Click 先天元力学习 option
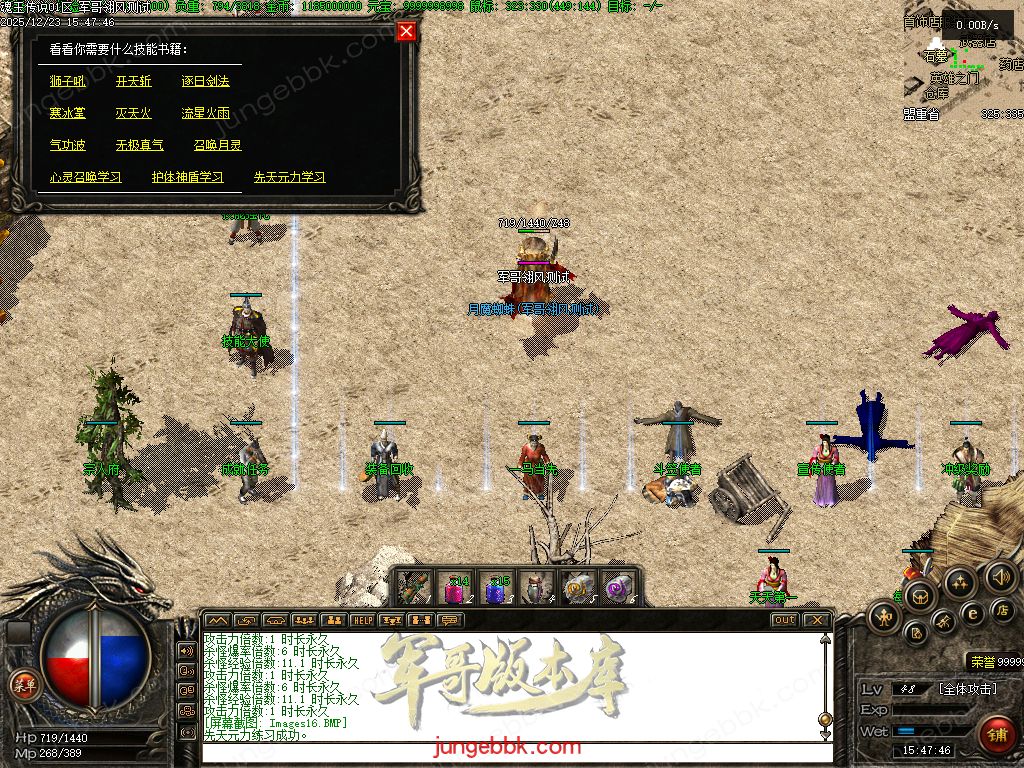Image resolution: width=1024 pixels, height=768 pixels. click(289, 177)
